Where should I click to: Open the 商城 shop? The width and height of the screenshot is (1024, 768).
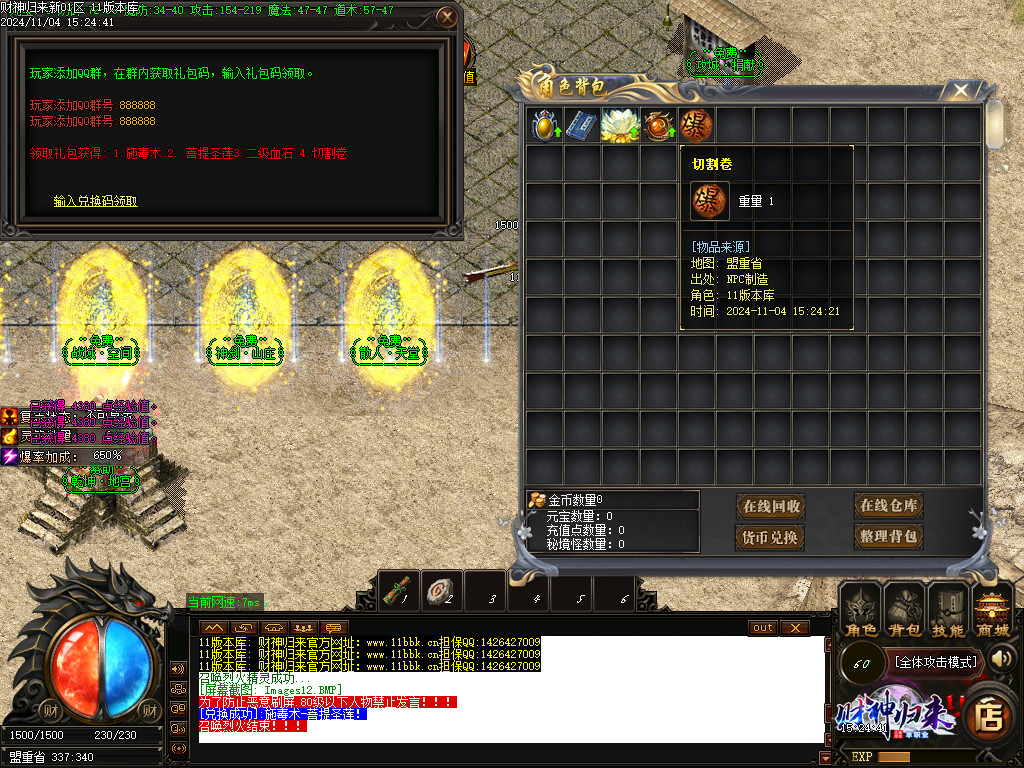click(x=992, y=612)
